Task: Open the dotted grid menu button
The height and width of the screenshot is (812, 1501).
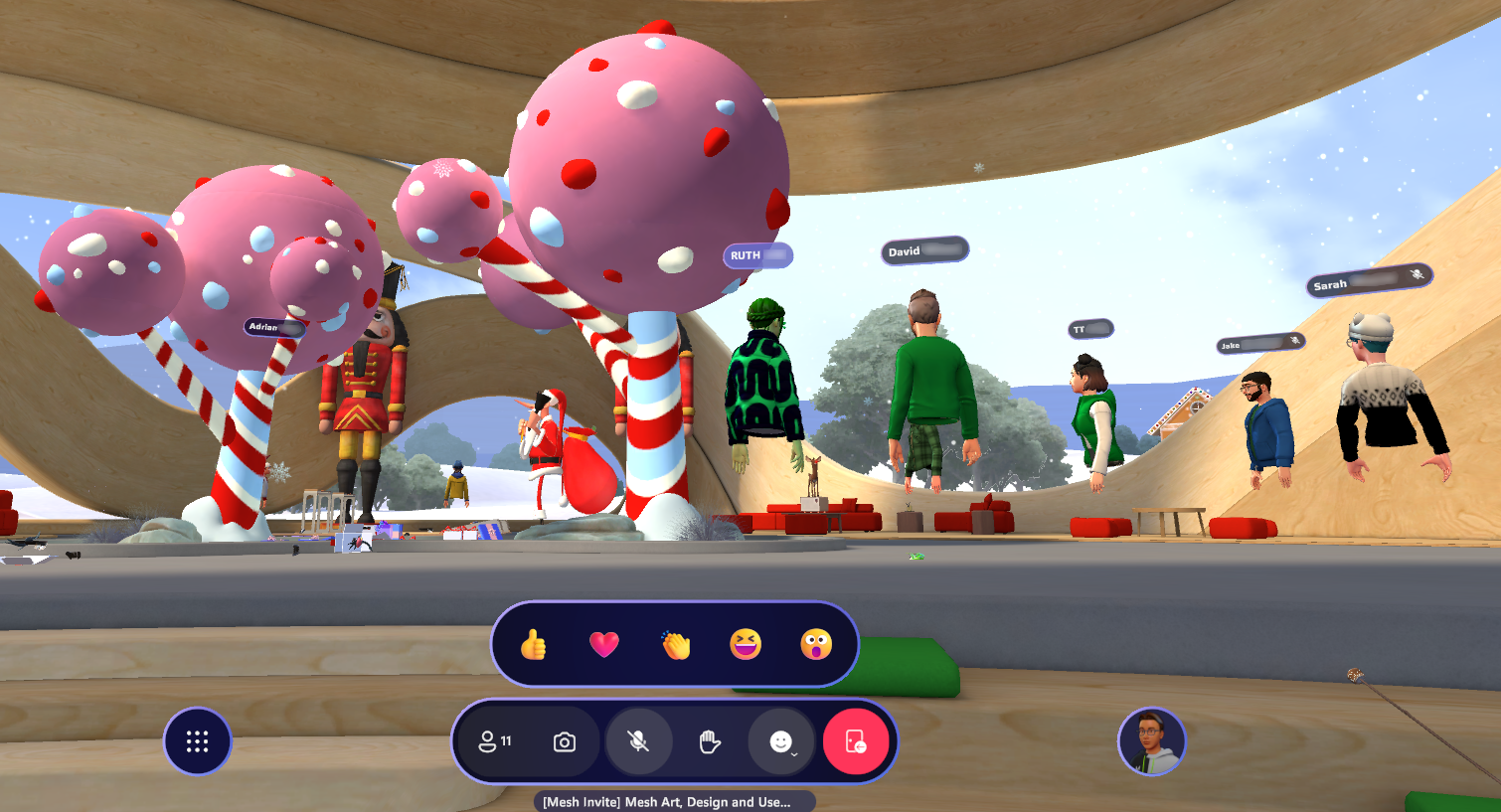Action: pyautogui.click(x=197, y=741)
